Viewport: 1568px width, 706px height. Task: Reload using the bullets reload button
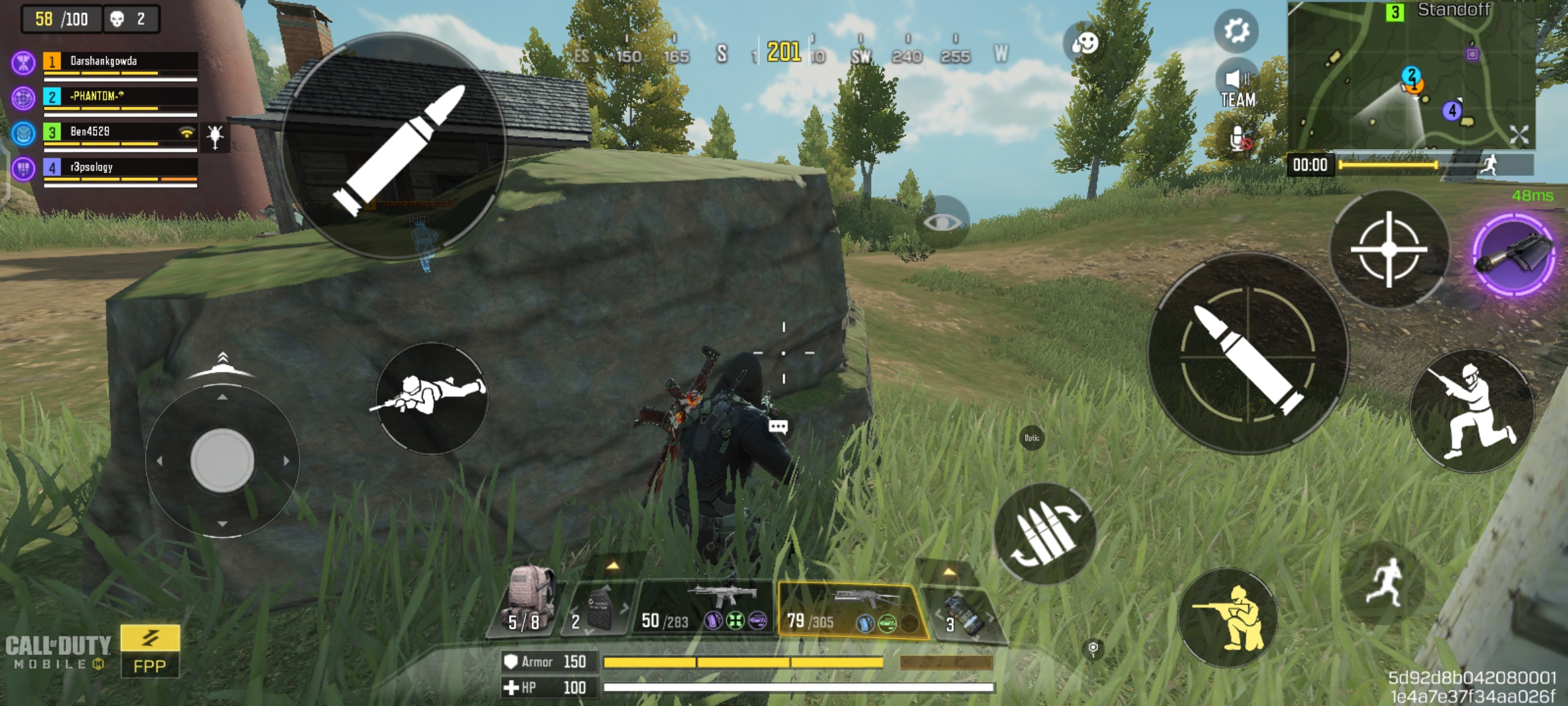click(x=1044, y=533)
